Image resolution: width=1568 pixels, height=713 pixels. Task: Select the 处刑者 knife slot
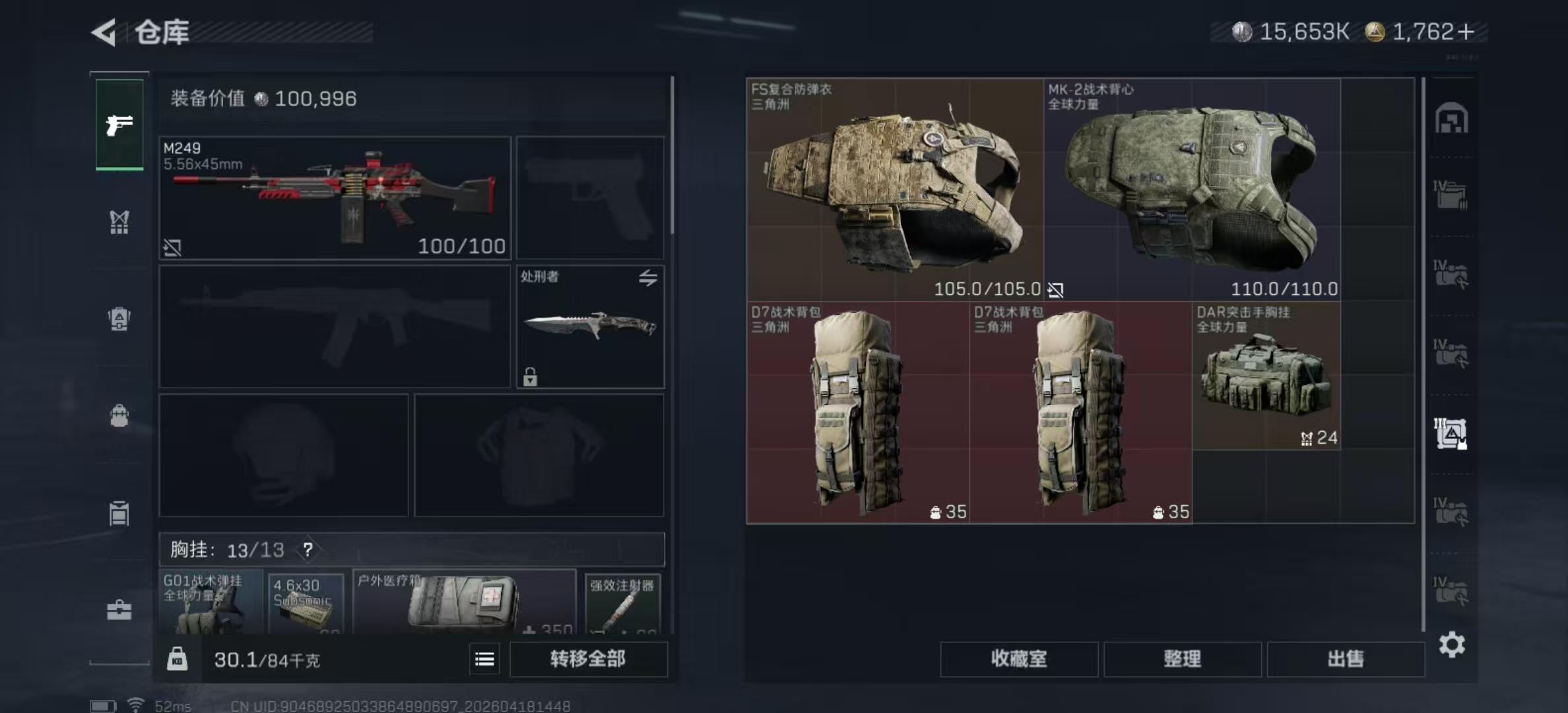(x=590, y=327)
